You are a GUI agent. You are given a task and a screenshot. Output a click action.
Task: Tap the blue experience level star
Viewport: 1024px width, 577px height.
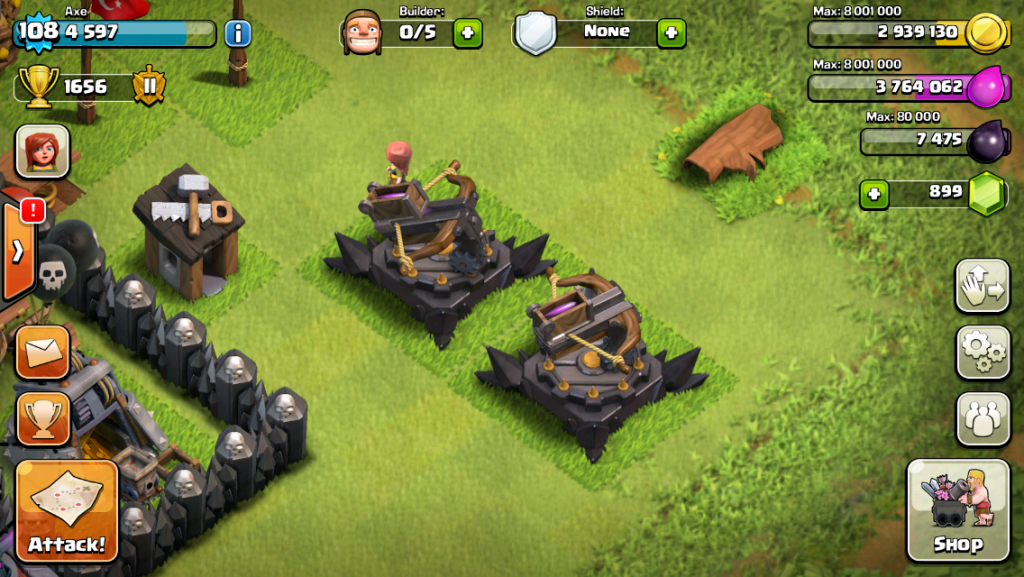click(x=37, y=31)
